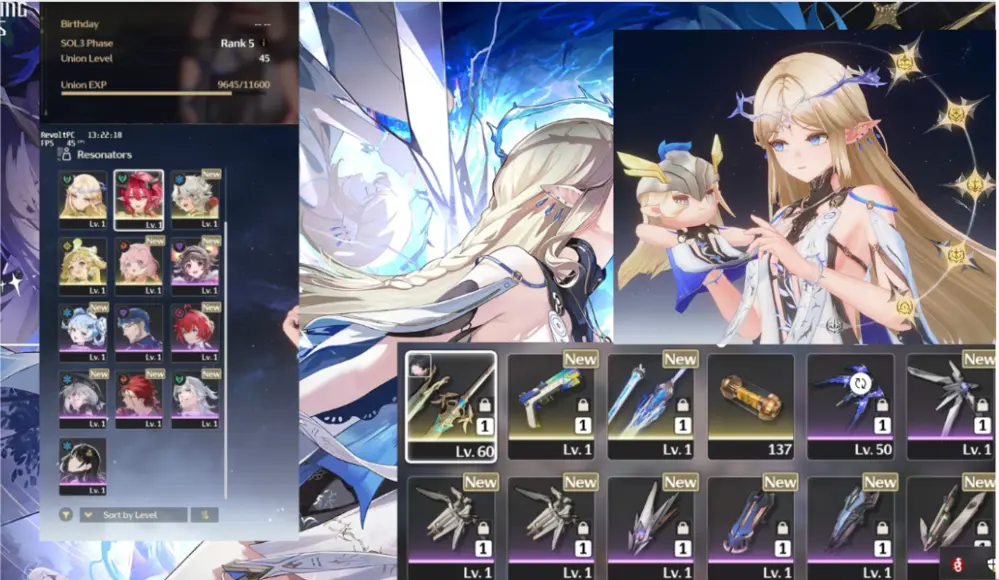Select the pink-haired girl resonator
Viewport: 999px width, 580px height.
pyautogui.click(x=139, y=264)
